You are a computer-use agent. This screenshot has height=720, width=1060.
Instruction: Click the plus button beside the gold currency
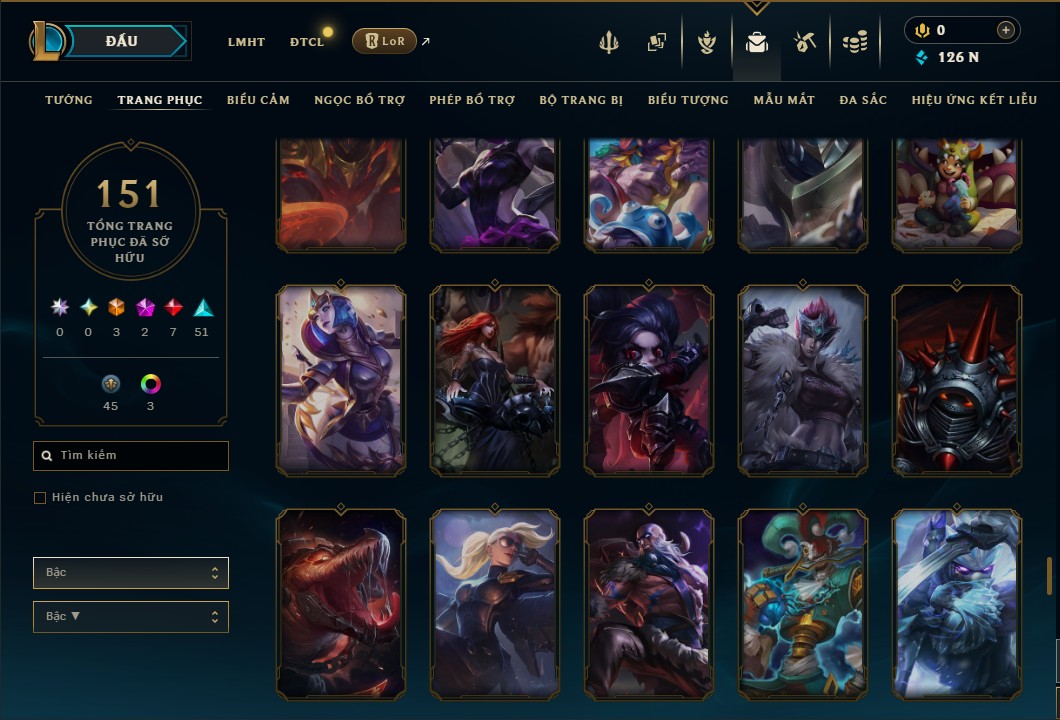(1005, 30)
